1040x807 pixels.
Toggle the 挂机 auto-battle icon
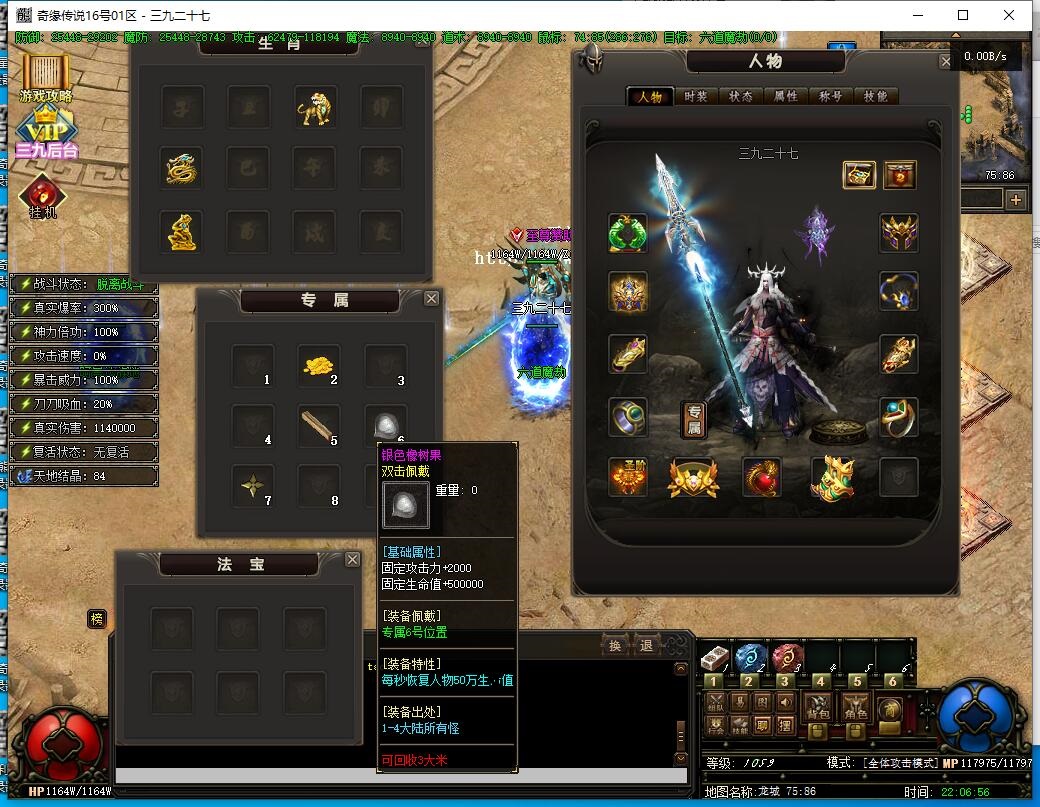pos(43,196)
